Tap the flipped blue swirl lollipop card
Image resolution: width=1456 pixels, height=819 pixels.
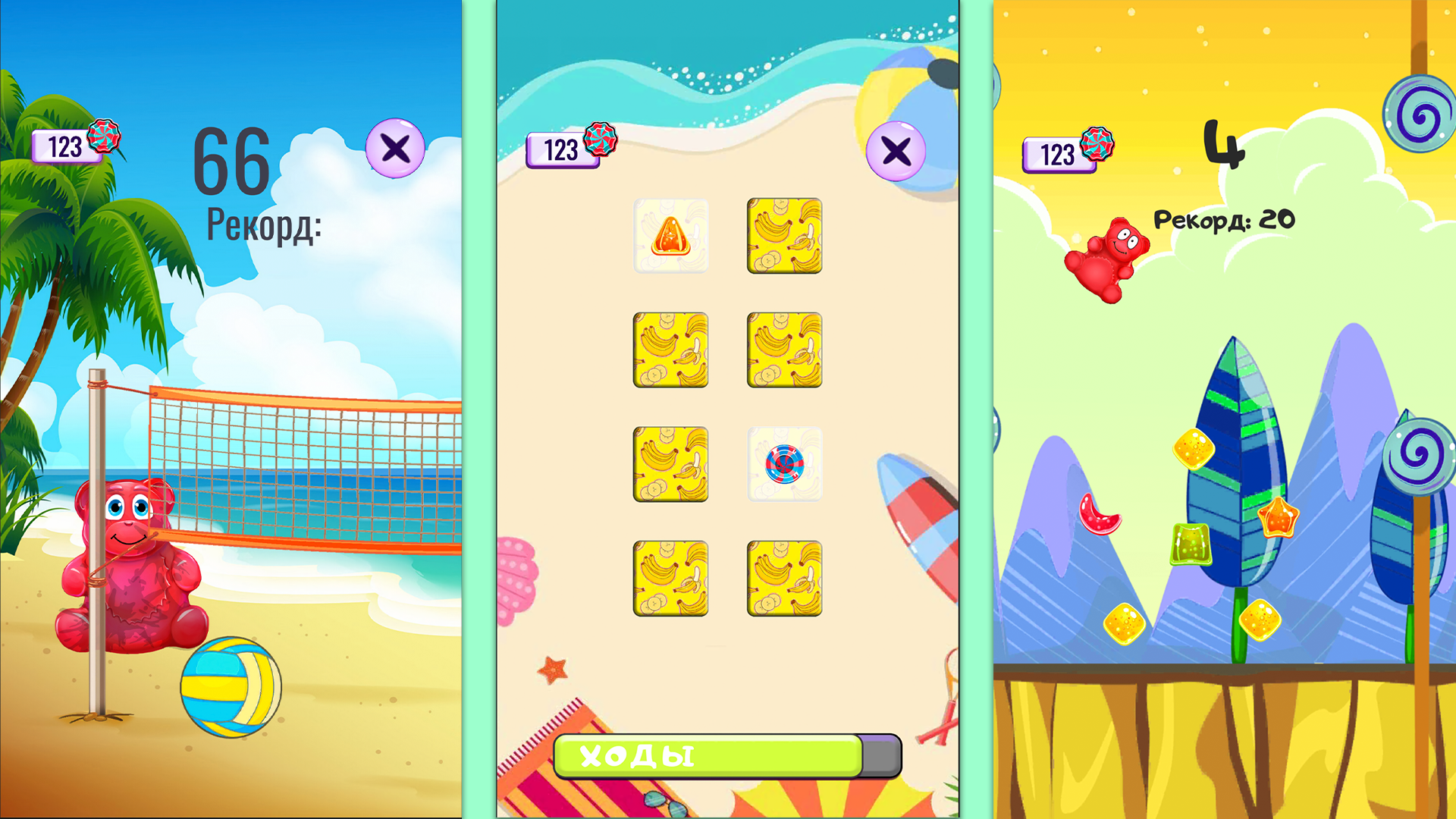[x=785, y=464]
